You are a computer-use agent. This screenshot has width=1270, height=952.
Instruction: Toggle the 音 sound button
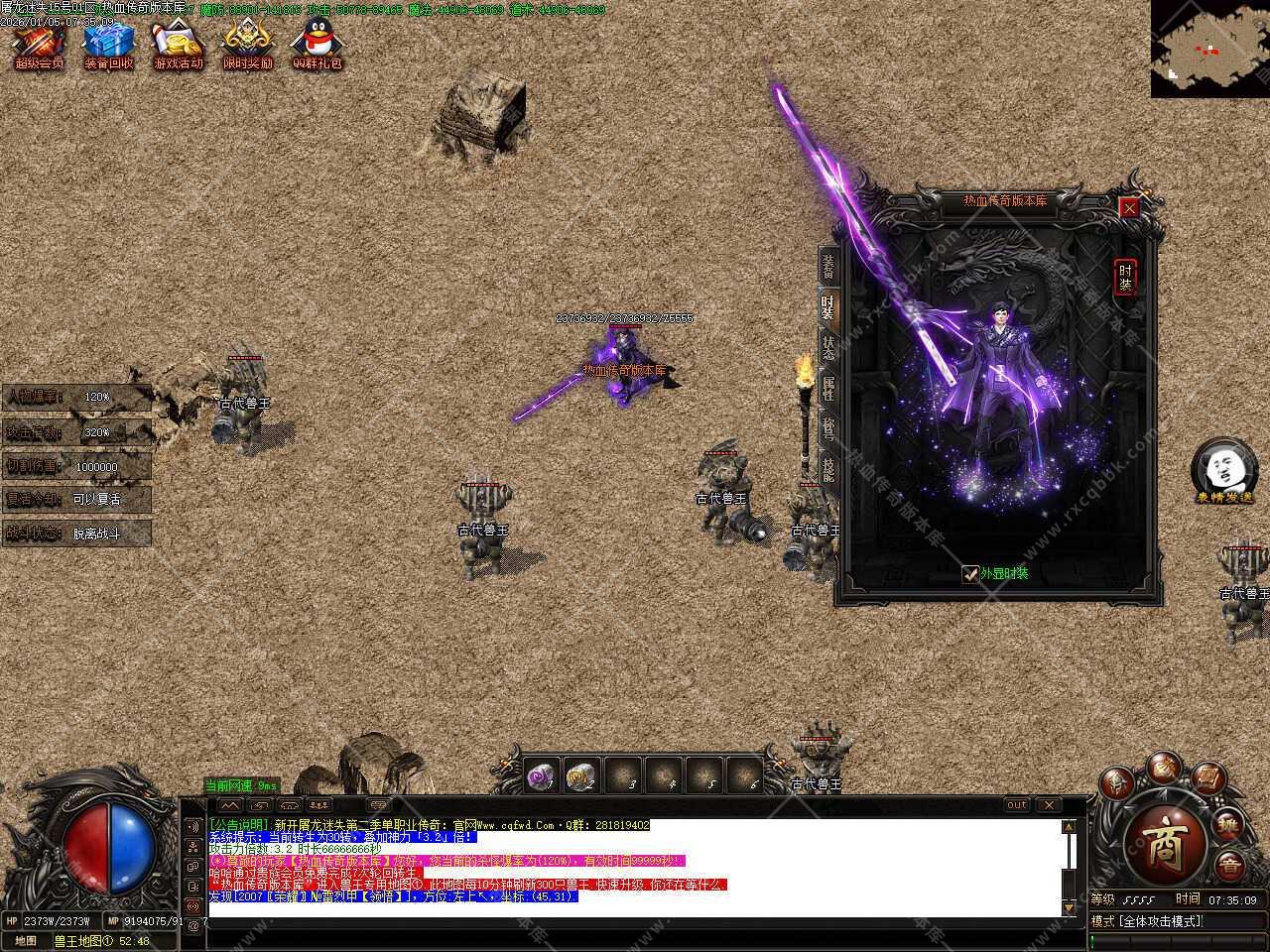pos(1228,865)
